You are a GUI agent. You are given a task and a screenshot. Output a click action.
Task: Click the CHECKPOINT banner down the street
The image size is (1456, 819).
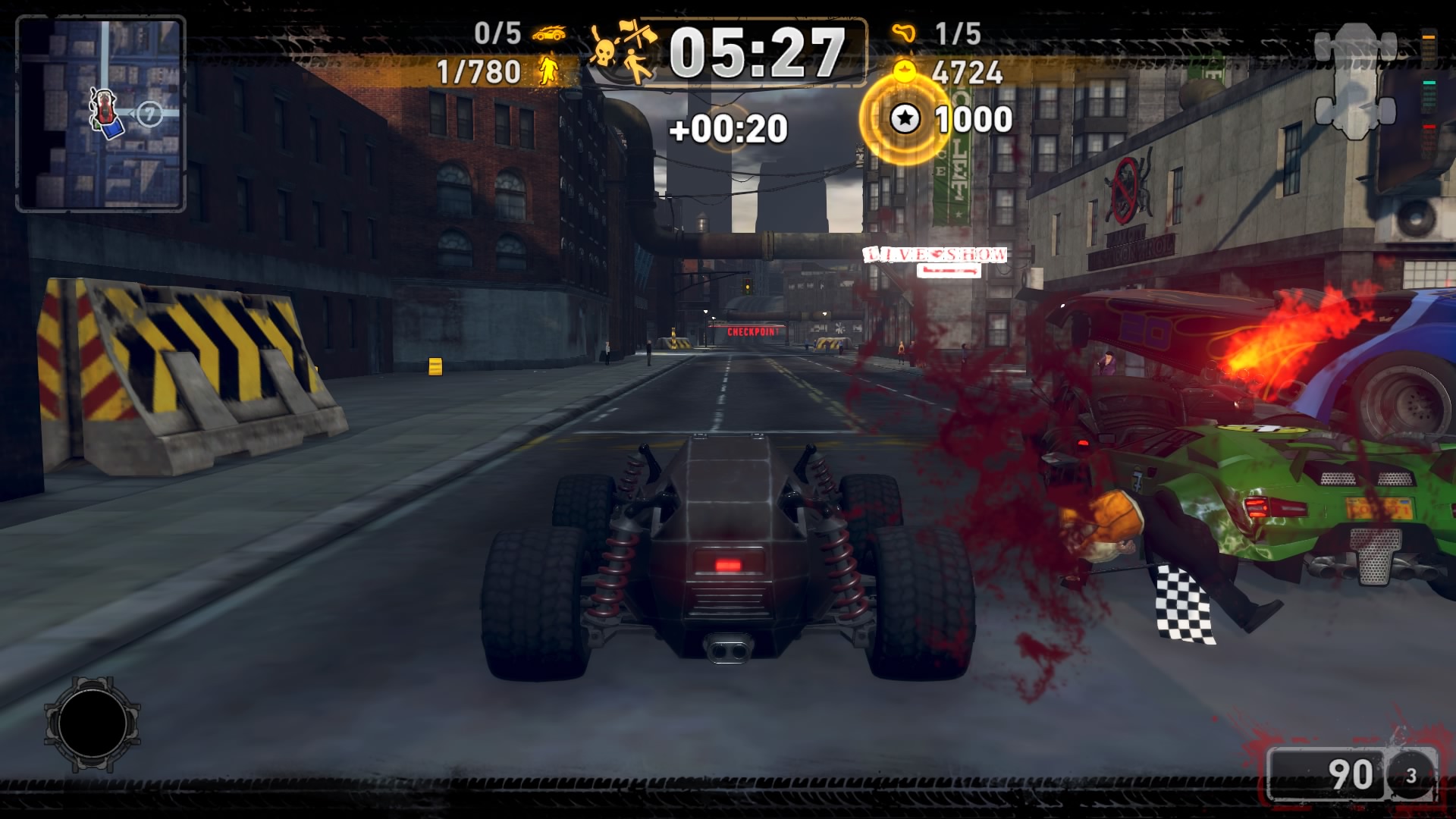752,331
